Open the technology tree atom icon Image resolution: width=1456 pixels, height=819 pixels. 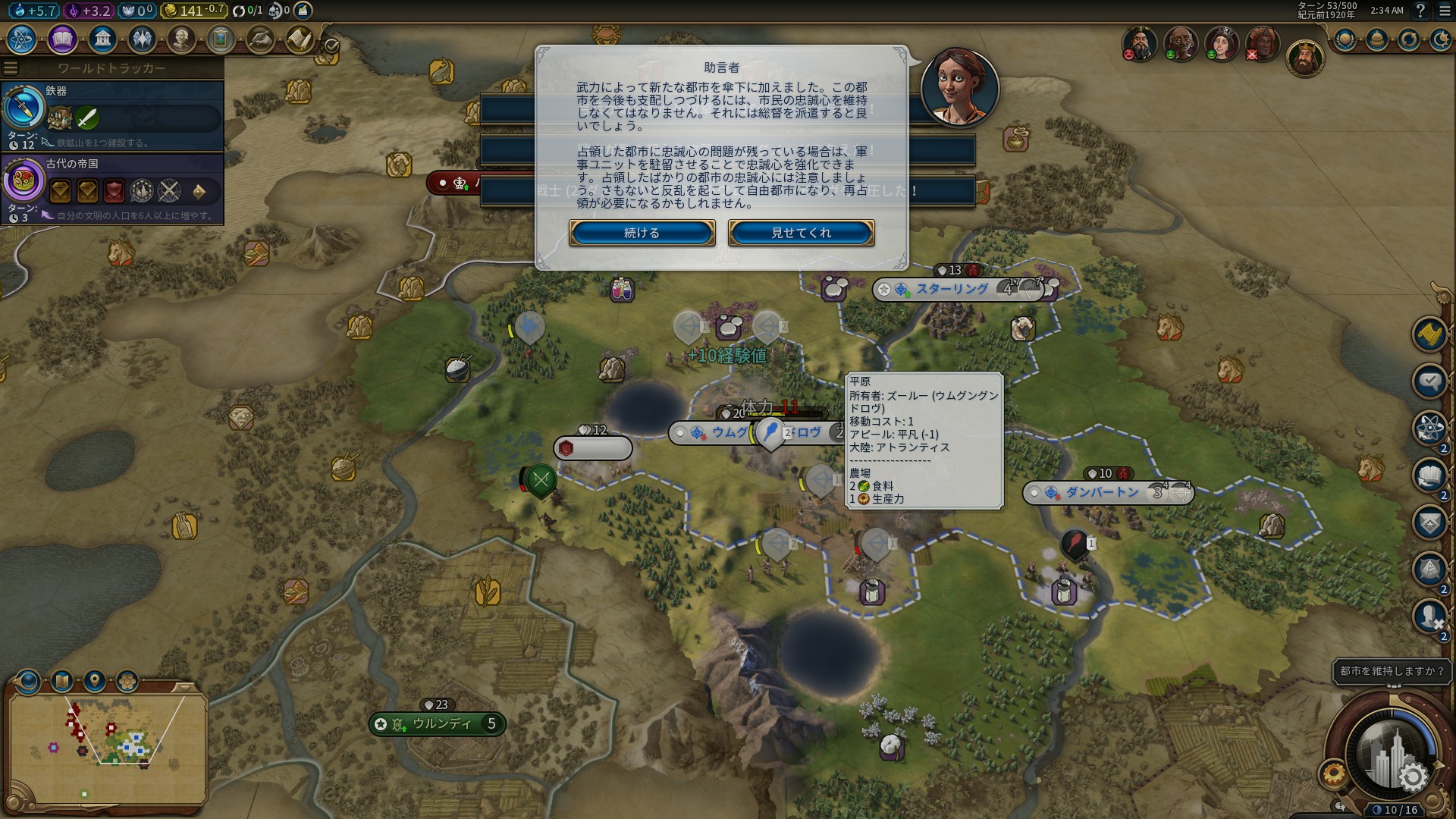point(22,39)
